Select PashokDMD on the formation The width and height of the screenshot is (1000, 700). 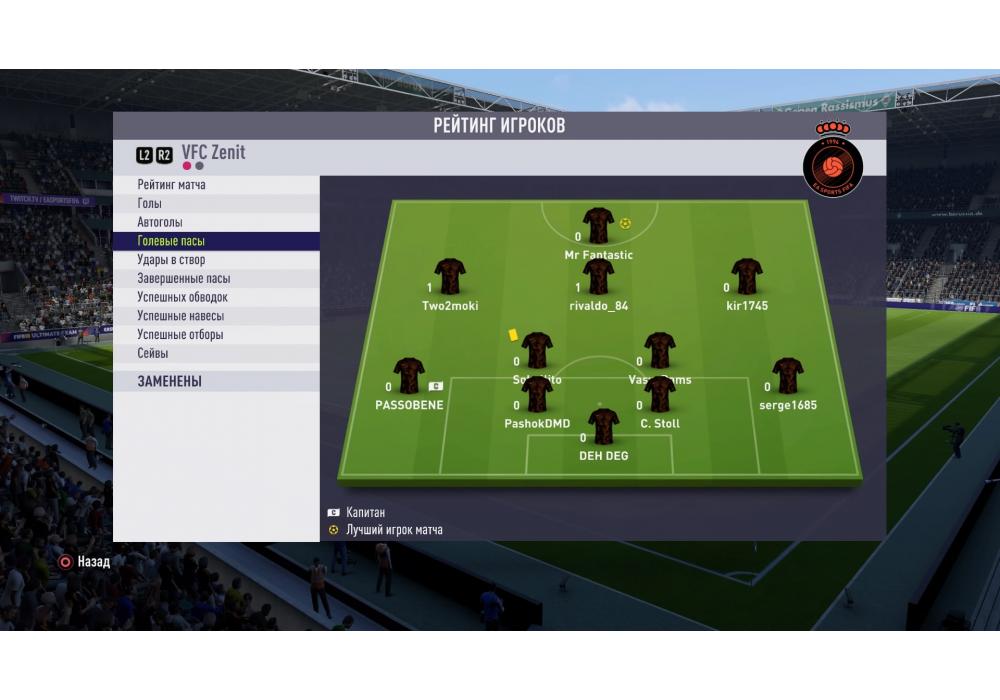[x=537, y=395]
